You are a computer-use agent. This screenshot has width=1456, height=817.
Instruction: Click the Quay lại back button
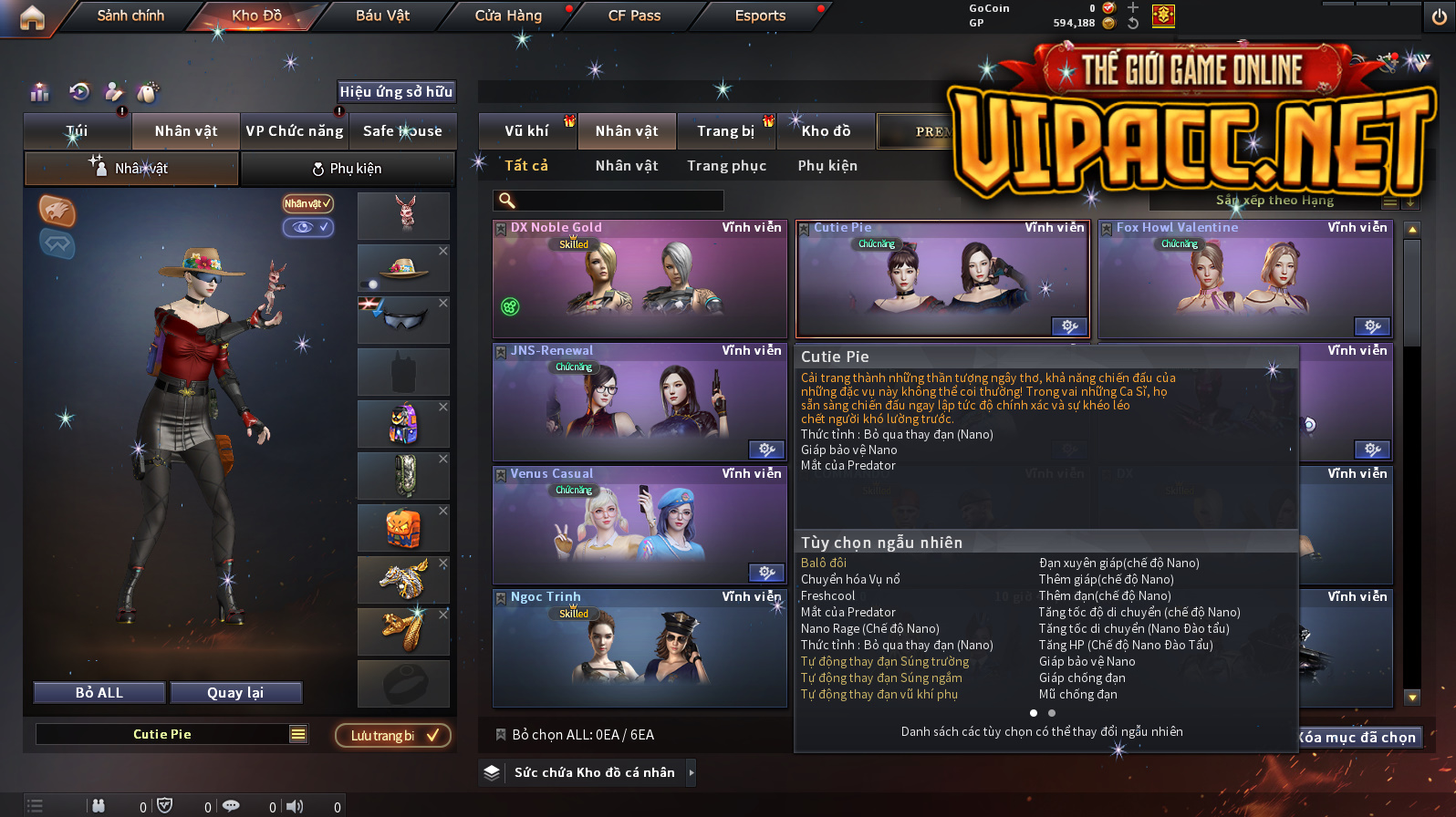tap(235, 693)
